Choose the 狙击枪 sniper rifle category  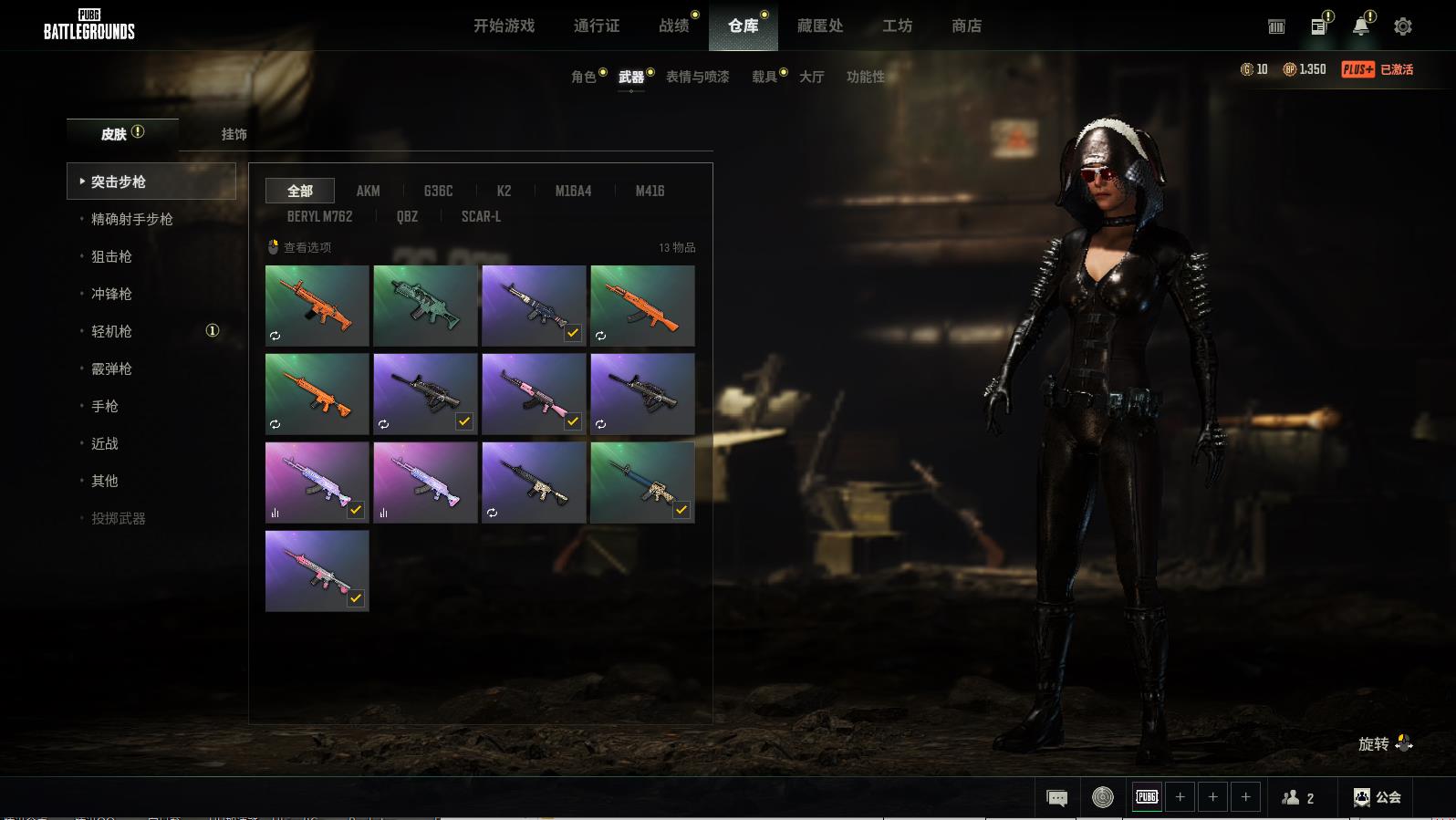point(111,256)
